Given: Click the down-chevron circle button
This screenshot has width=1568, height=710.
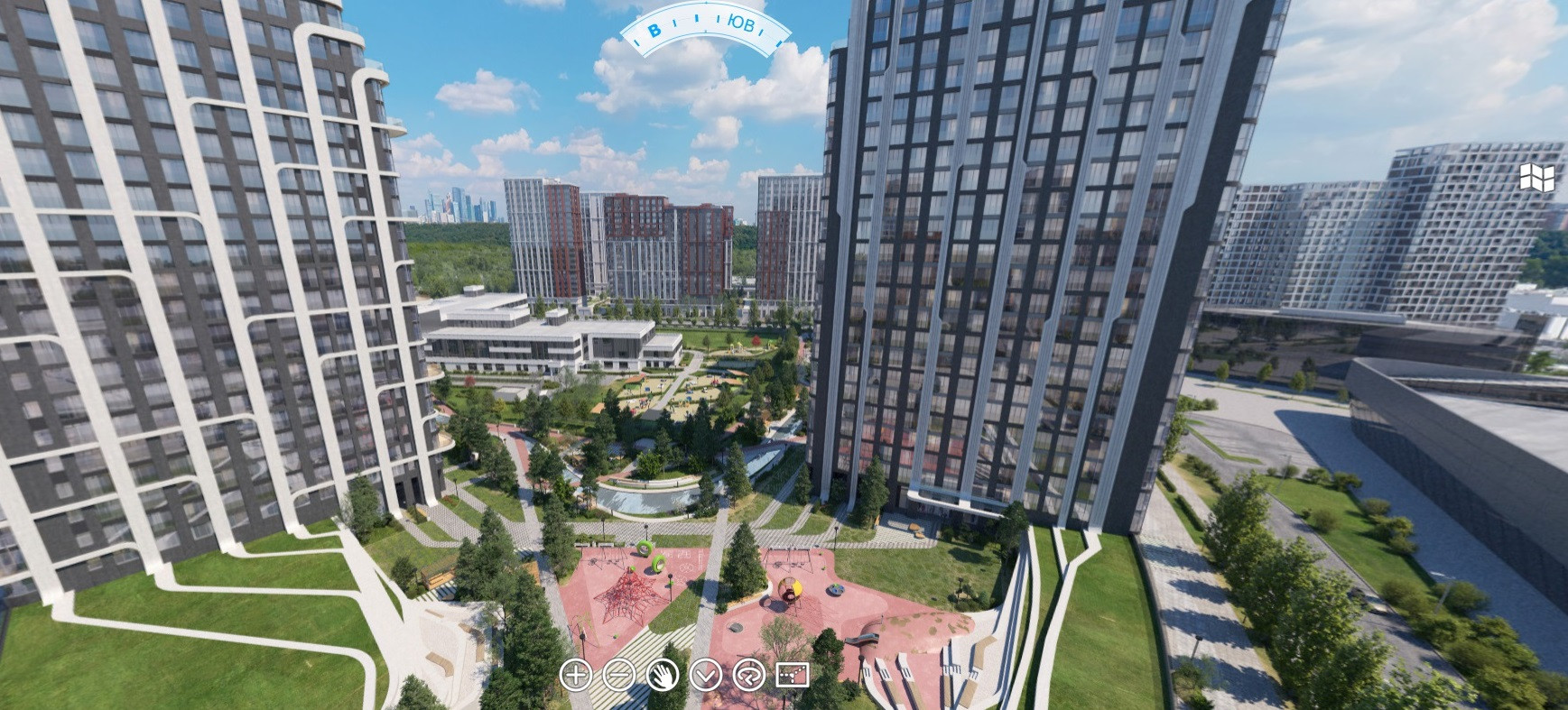Looking at the screenshot, I should (706, 675).
